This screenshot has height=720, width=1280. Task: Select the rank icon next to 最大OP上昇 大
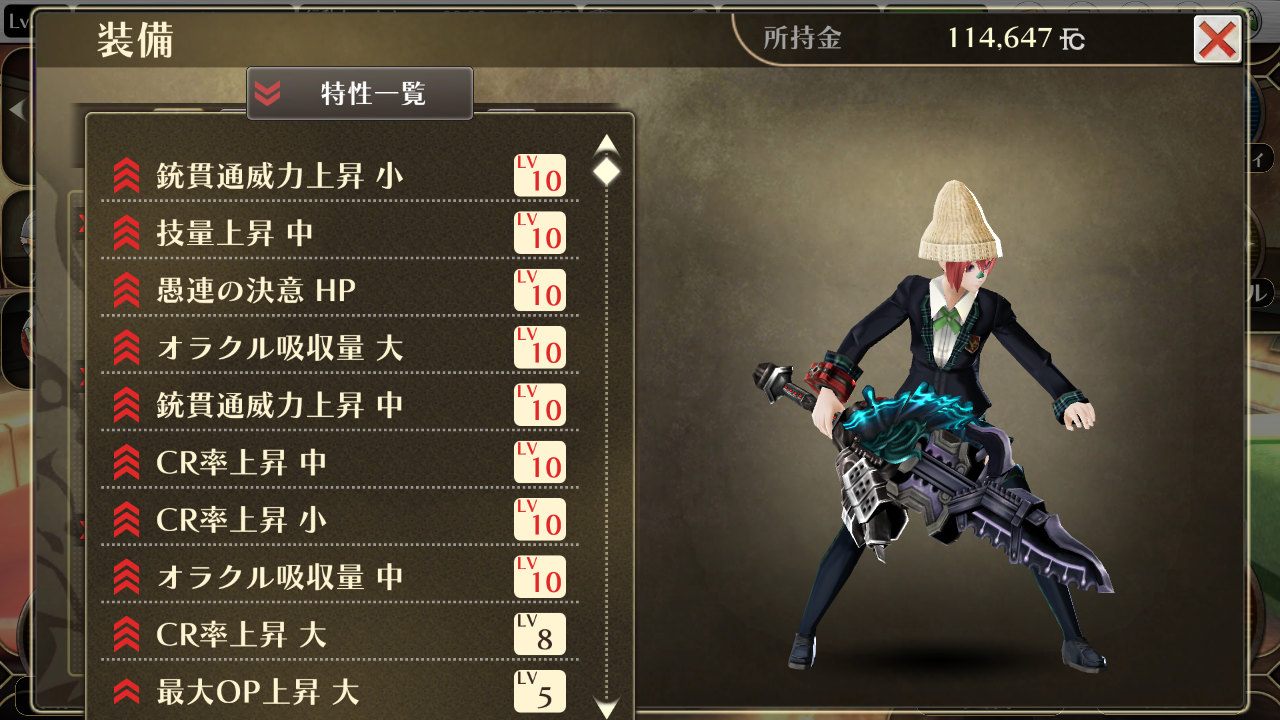tap(125, 691)
